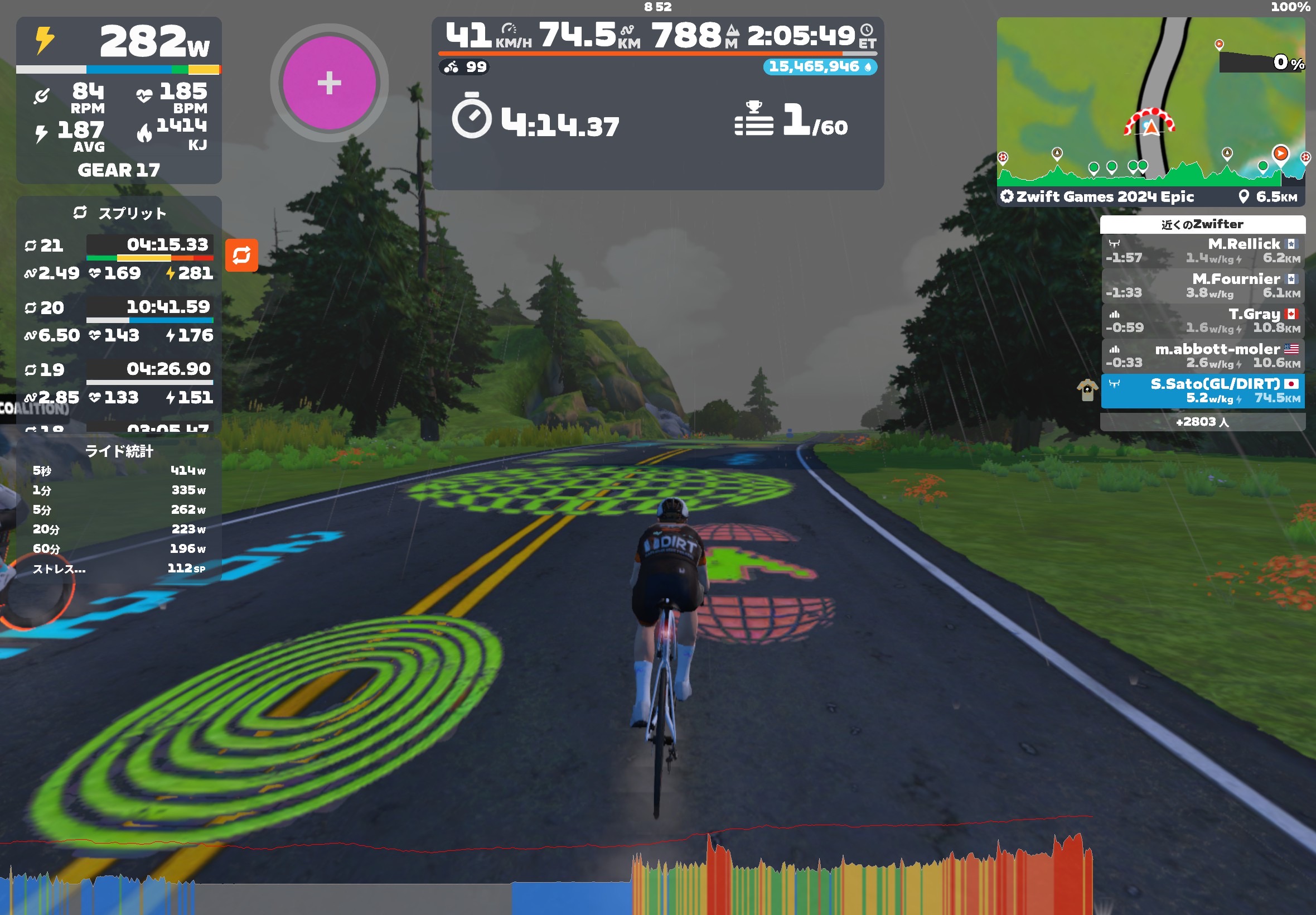
Task: Tap the orange lap split button
Action: (241, 255)
